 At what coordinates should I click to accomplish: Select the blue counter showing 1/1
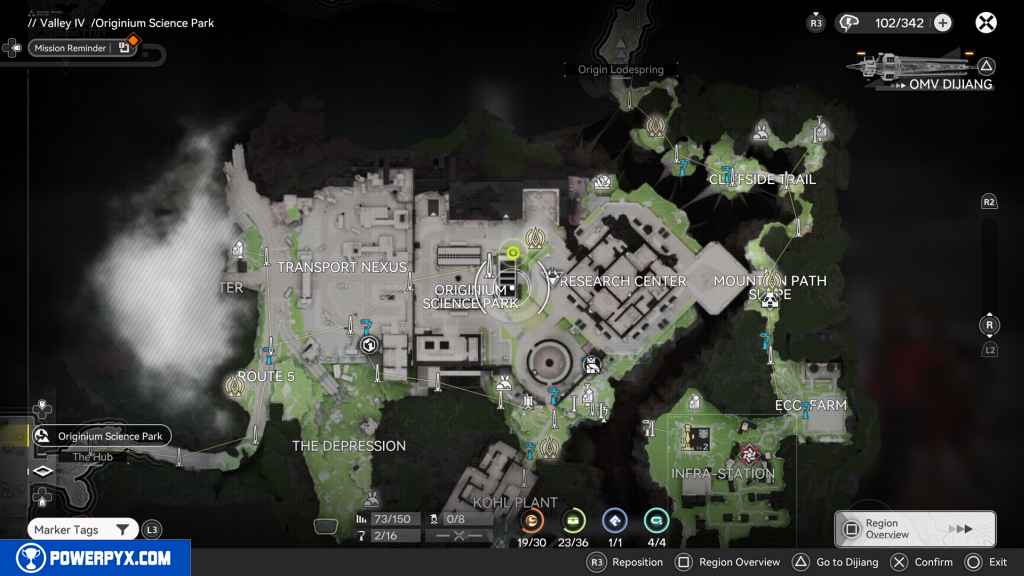pos(614,520)
